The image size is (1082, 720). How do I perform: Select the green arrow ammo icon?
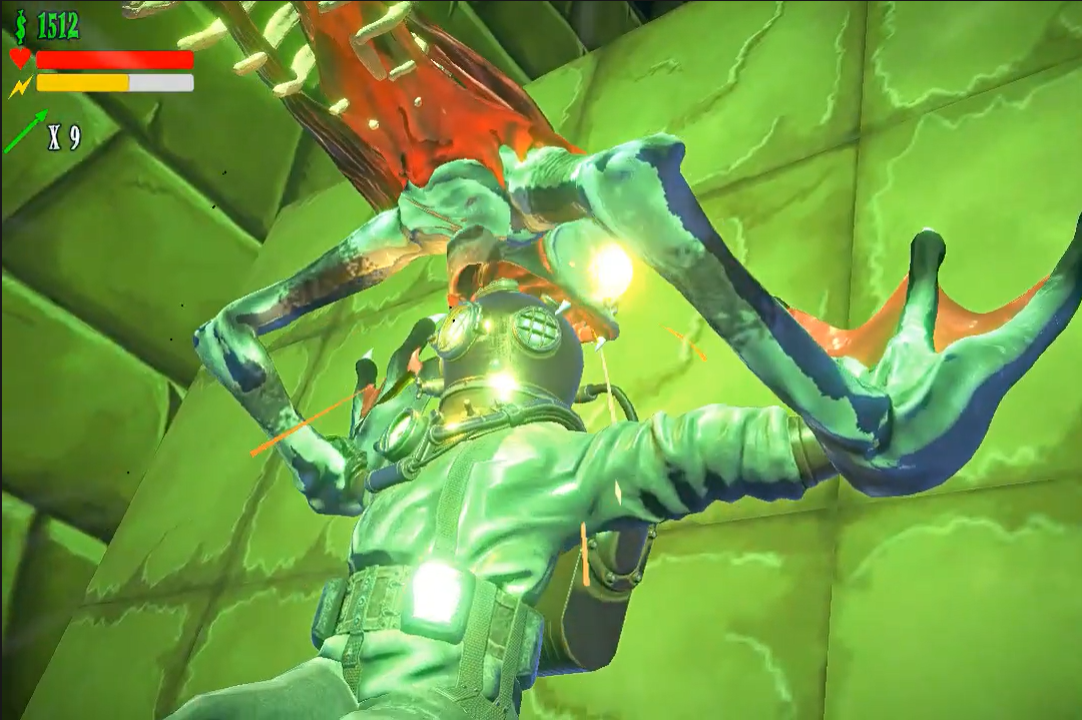point(26,133)
